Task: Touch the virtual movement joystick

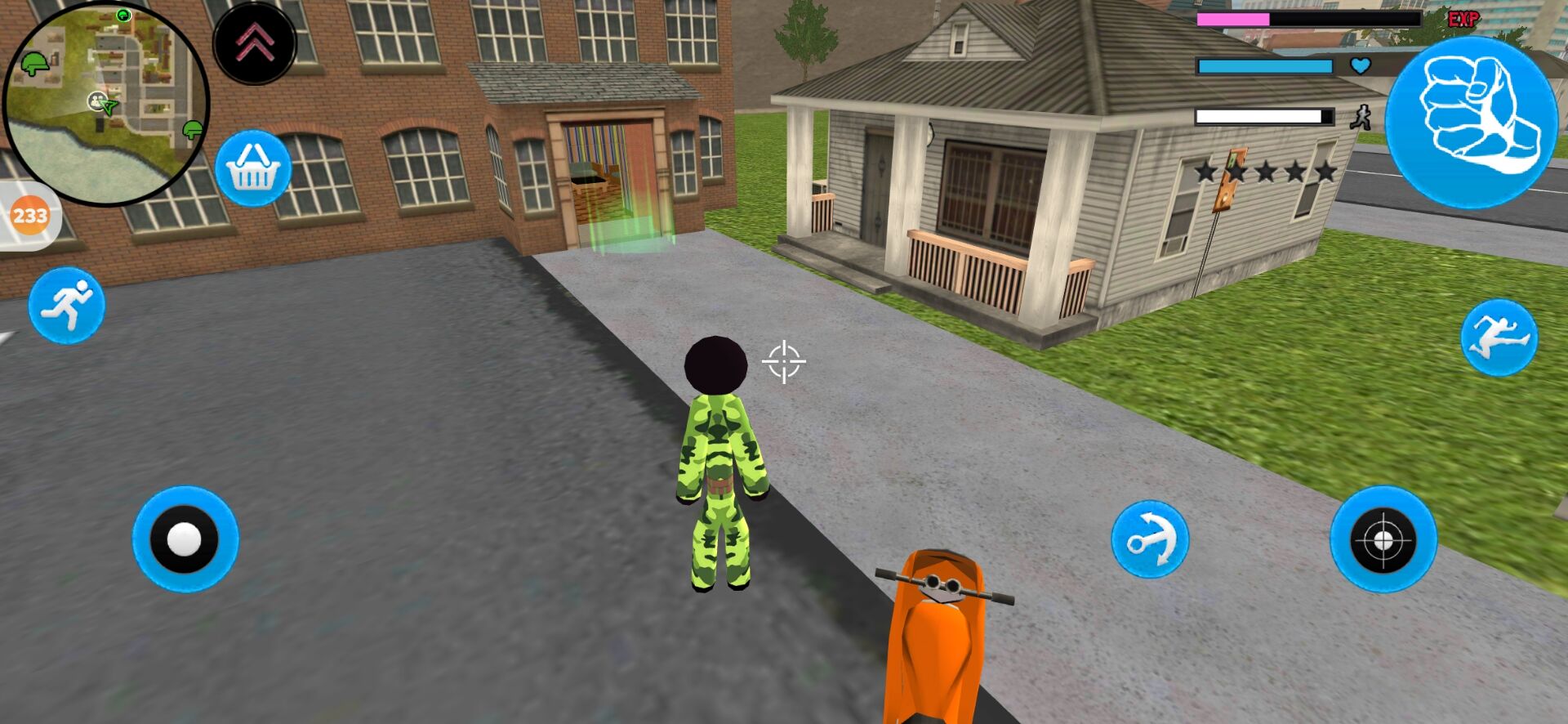Action: tap(185, 539)
